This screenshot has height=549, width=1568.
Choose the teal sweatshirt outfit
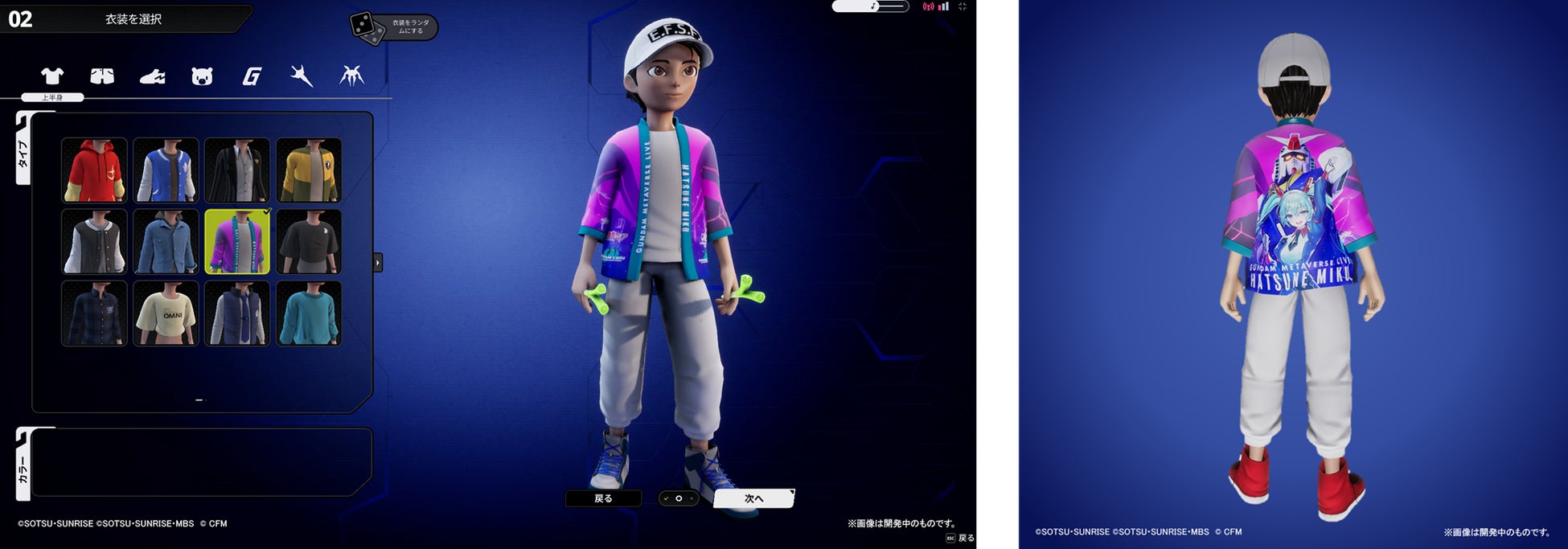(309, 313)
